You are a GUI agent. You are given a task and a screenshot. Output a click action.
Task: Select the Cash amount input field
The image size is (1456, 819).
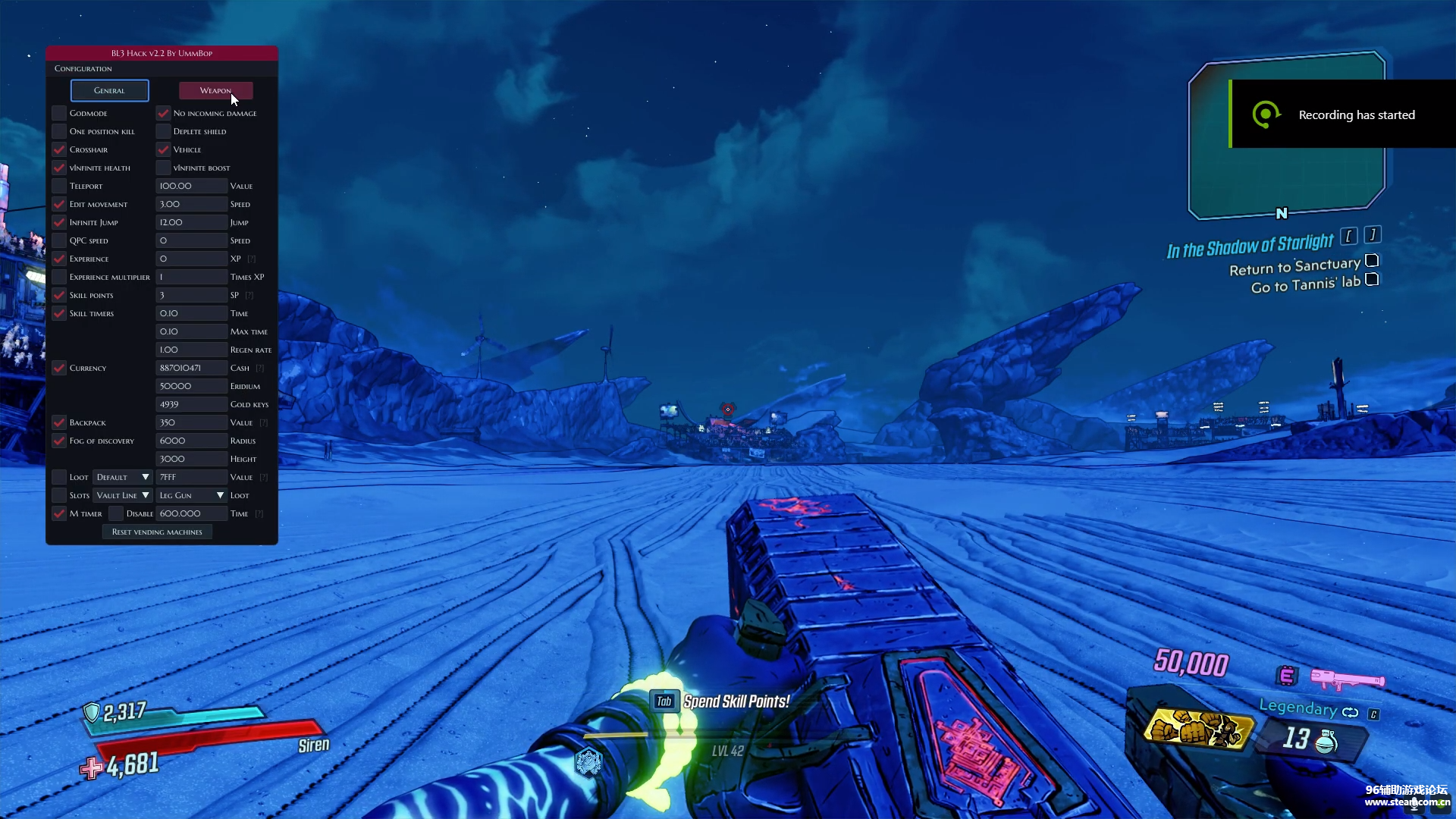[x=191, y=368]
